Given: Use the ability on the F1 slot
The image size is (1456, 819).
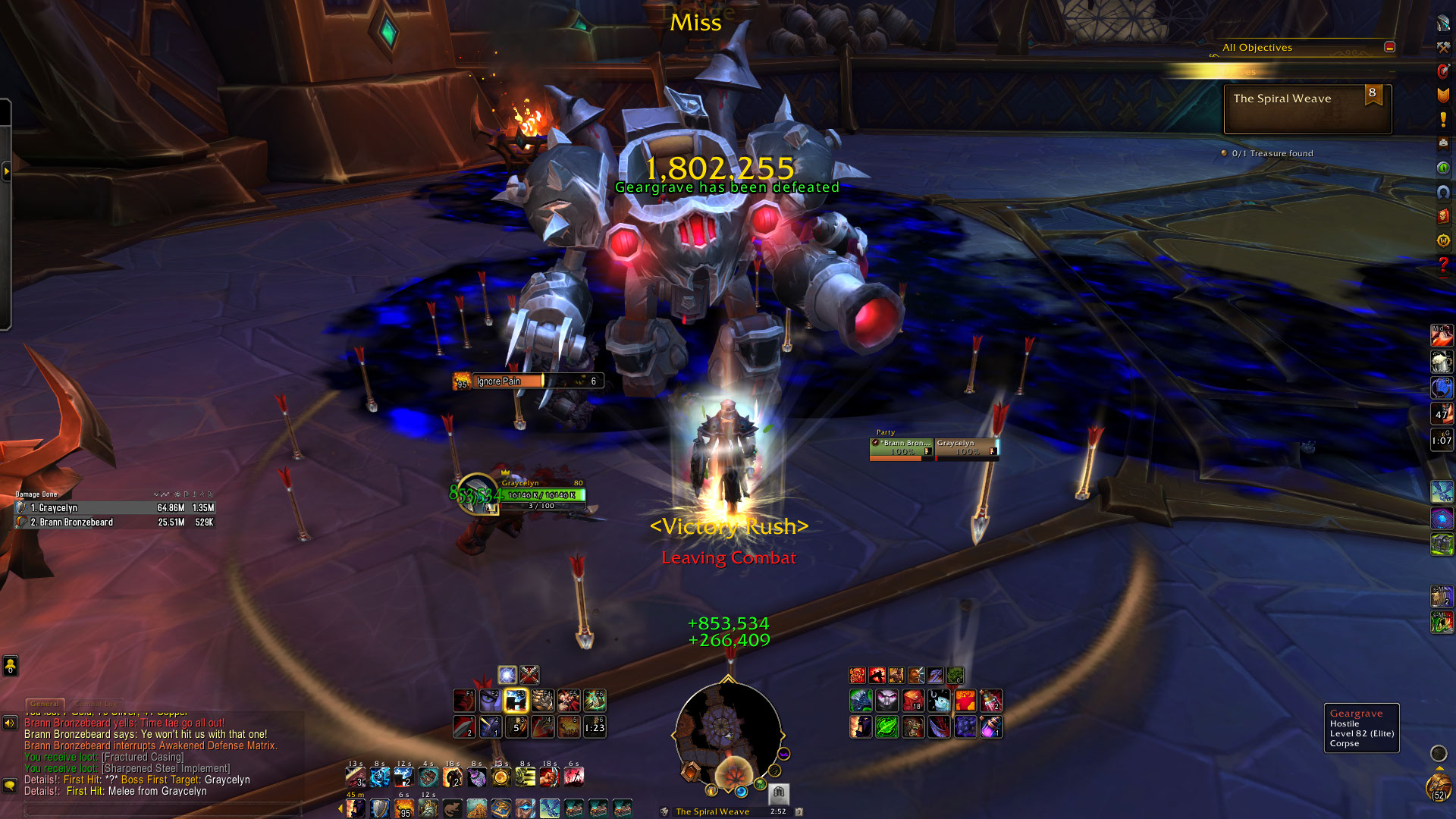Looking at the screenshot, I should pos(464,701).
